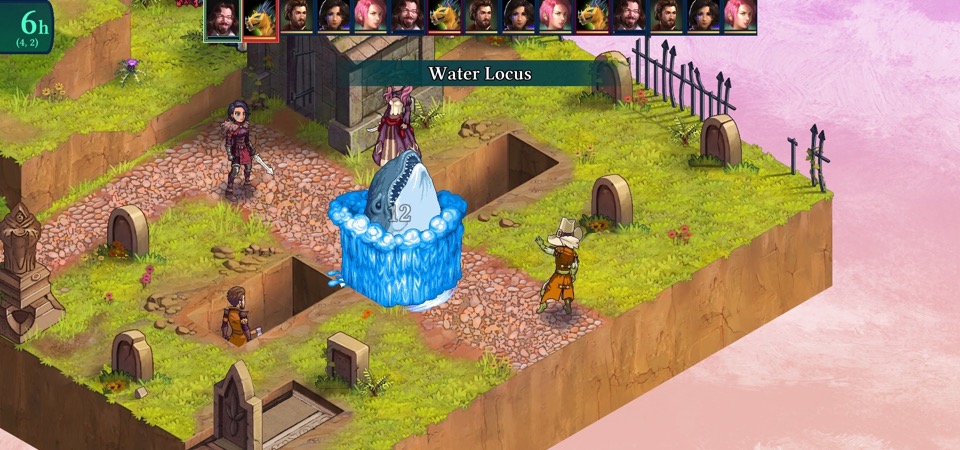This screenshot has height=450, width=960.
Task: Select the enlarged bespectacled man turn-order portrait
Action: tap(222, 19)
